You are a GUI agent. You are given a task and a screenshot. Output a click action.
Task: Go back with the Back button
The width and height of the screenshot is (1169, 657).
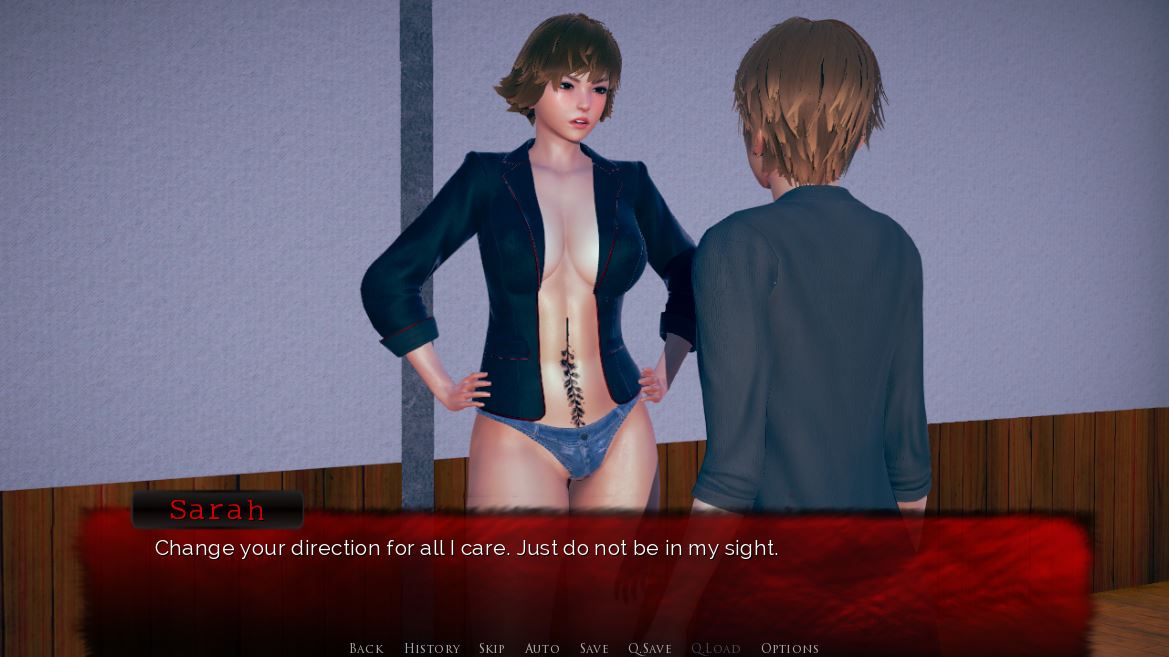click(x=366, y=648)
